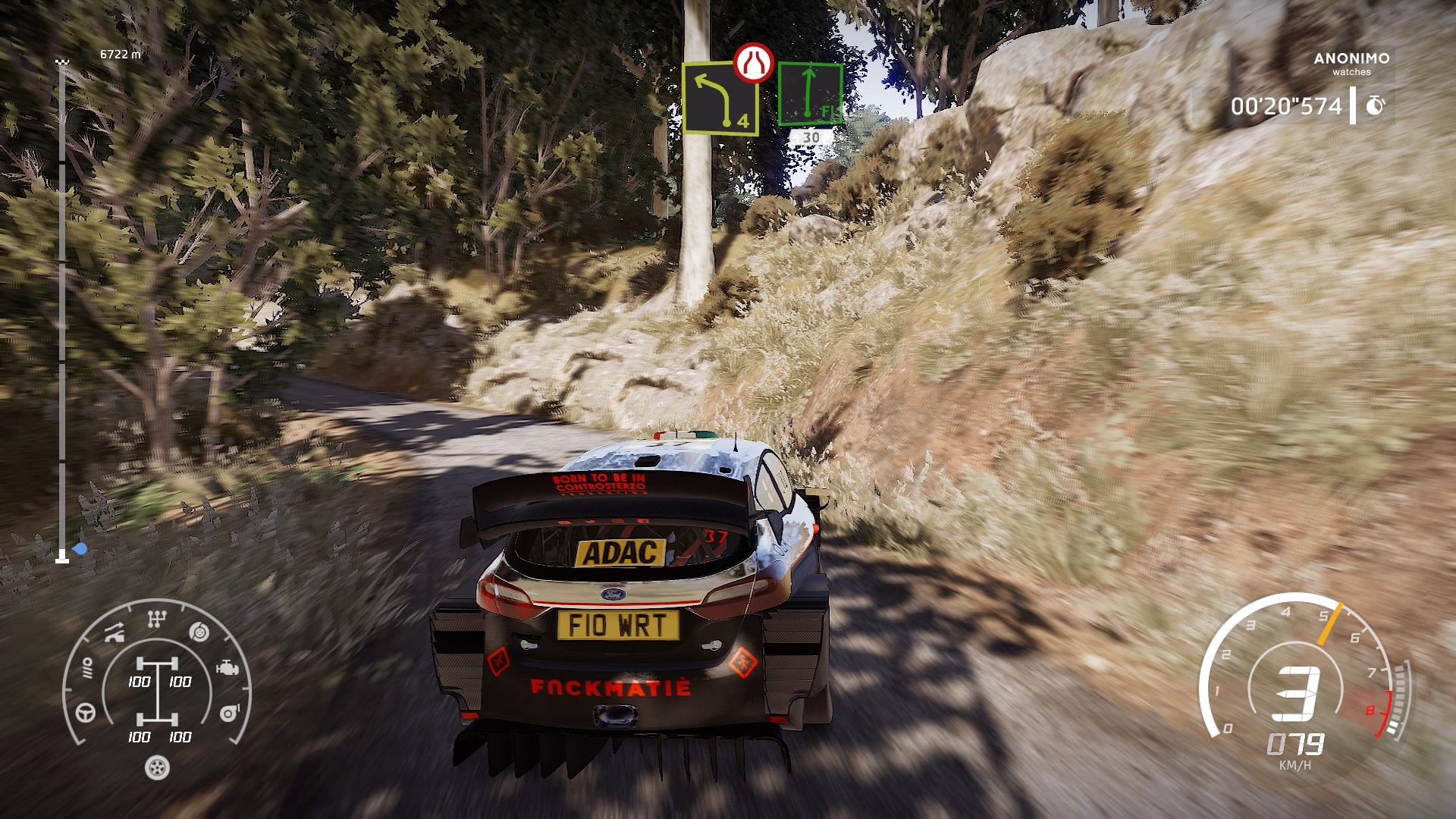Viewport: 1456px width, 819px height.
Task: Click the tire wheel icon below the gauge
Action: [x=157, y=768]
